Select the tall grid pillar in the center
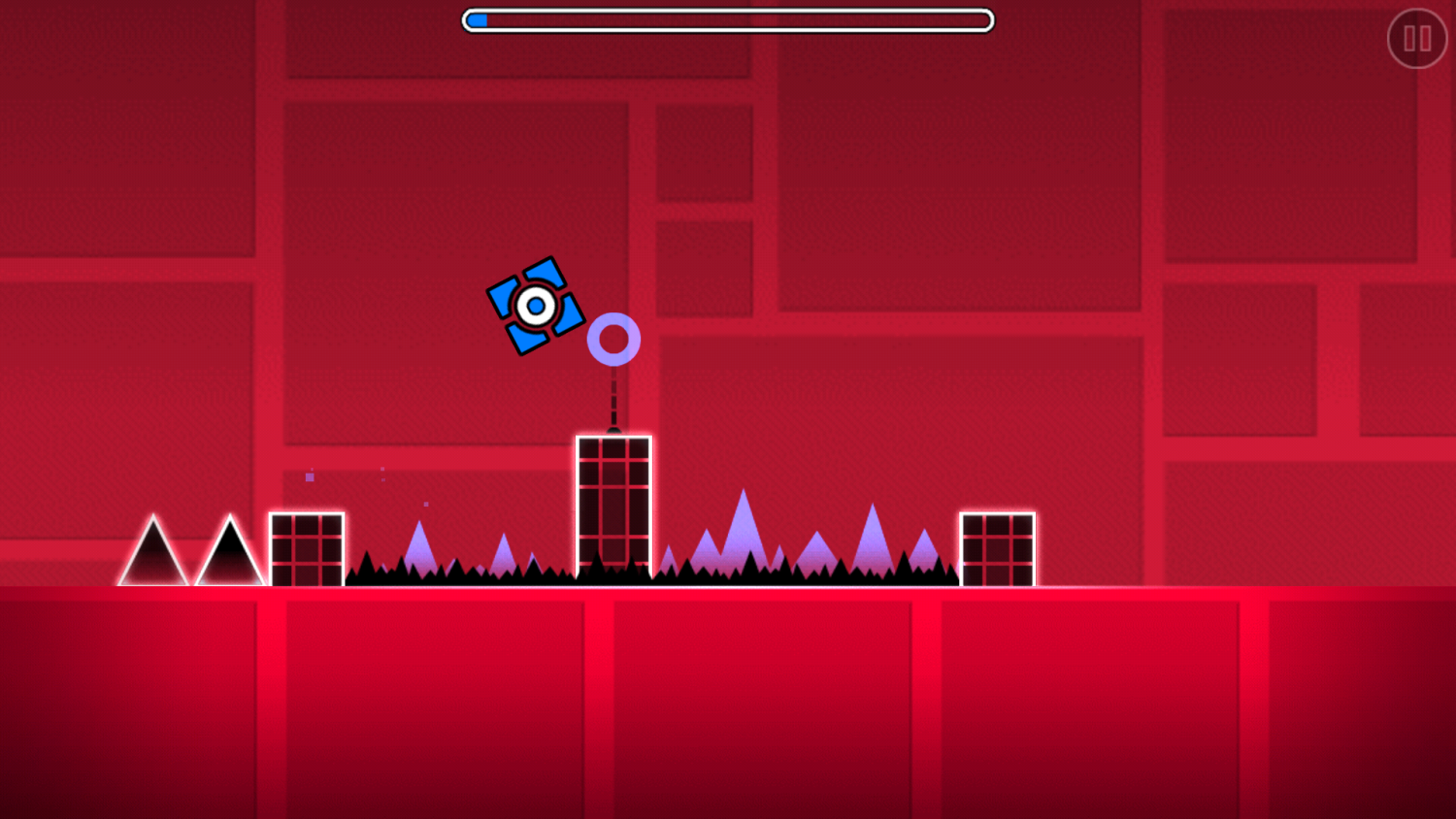 pos(614,509)
